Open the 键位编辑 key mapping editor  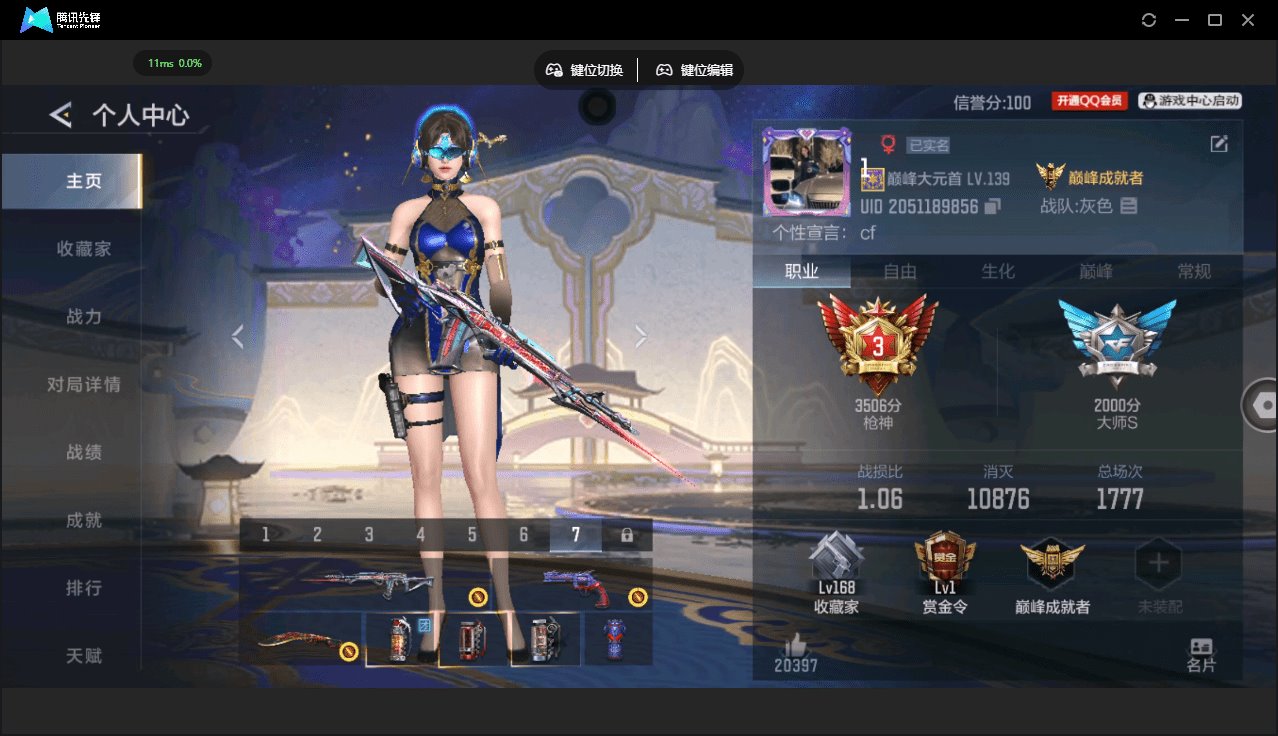pos(694,70)
